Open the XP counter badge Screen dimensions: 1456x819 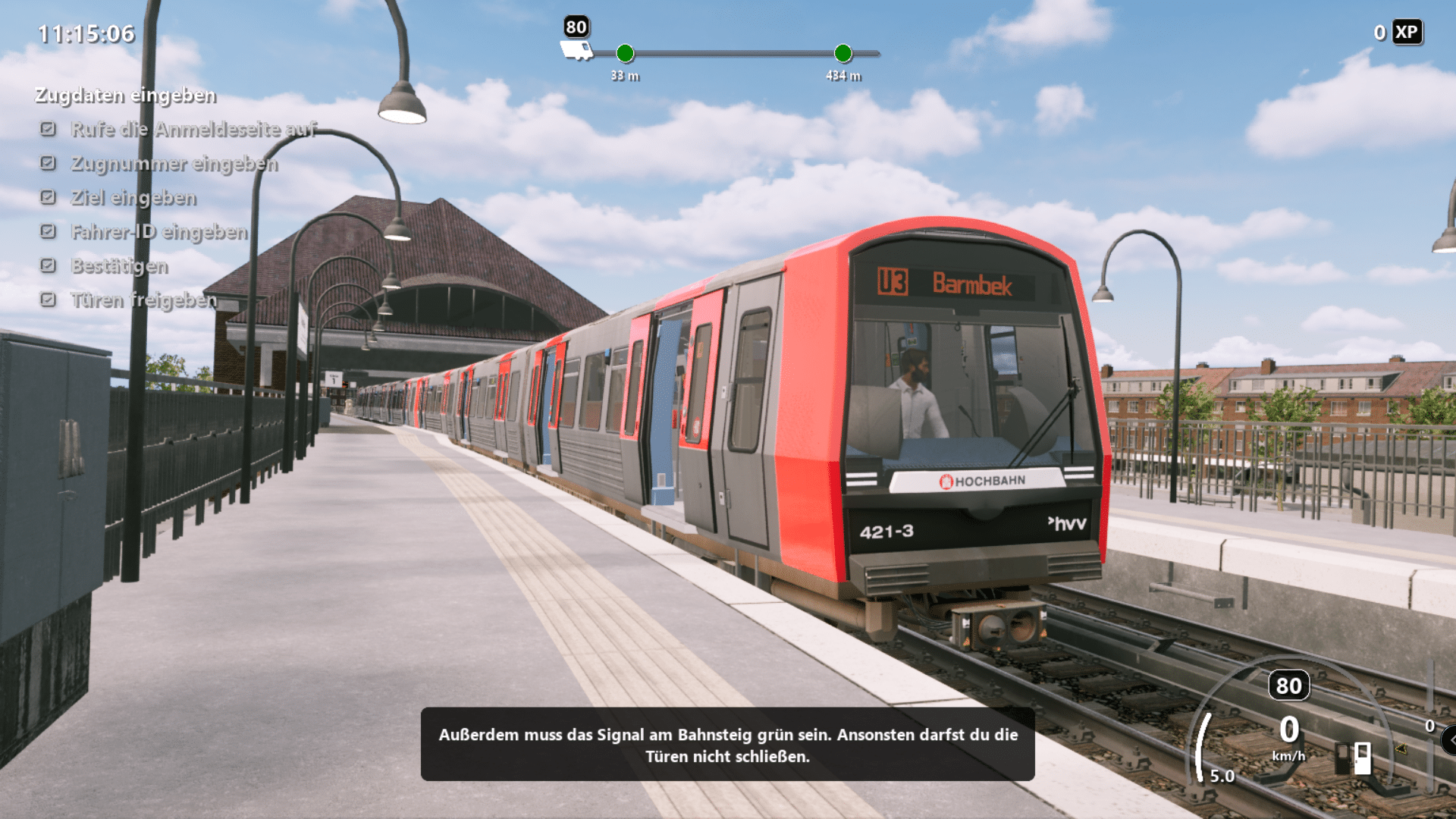[x=1407, y=33]
